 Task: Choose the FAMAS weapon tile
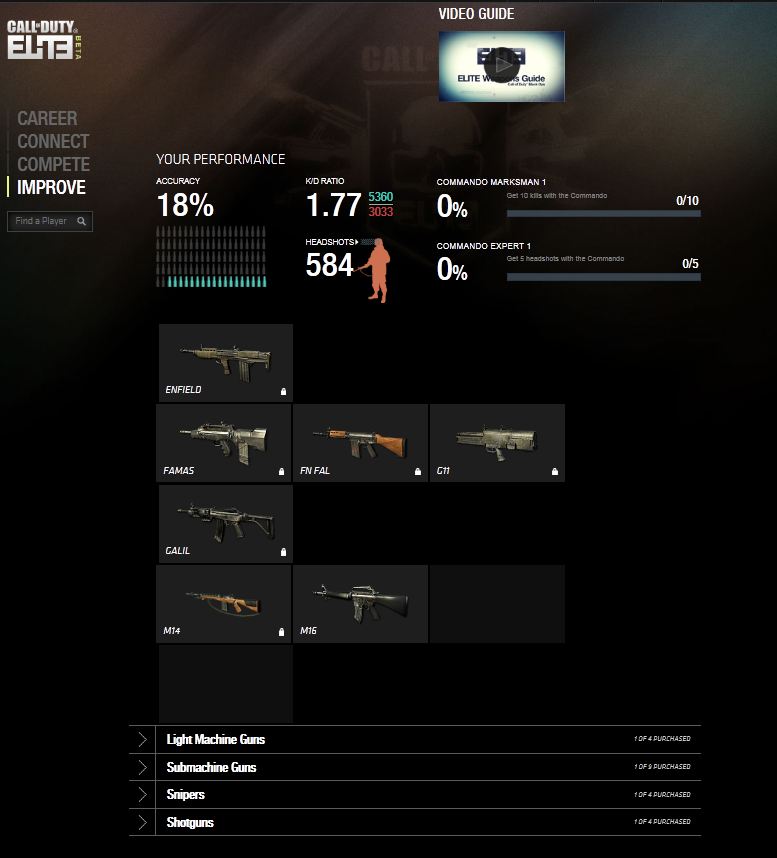click(225, 442)
